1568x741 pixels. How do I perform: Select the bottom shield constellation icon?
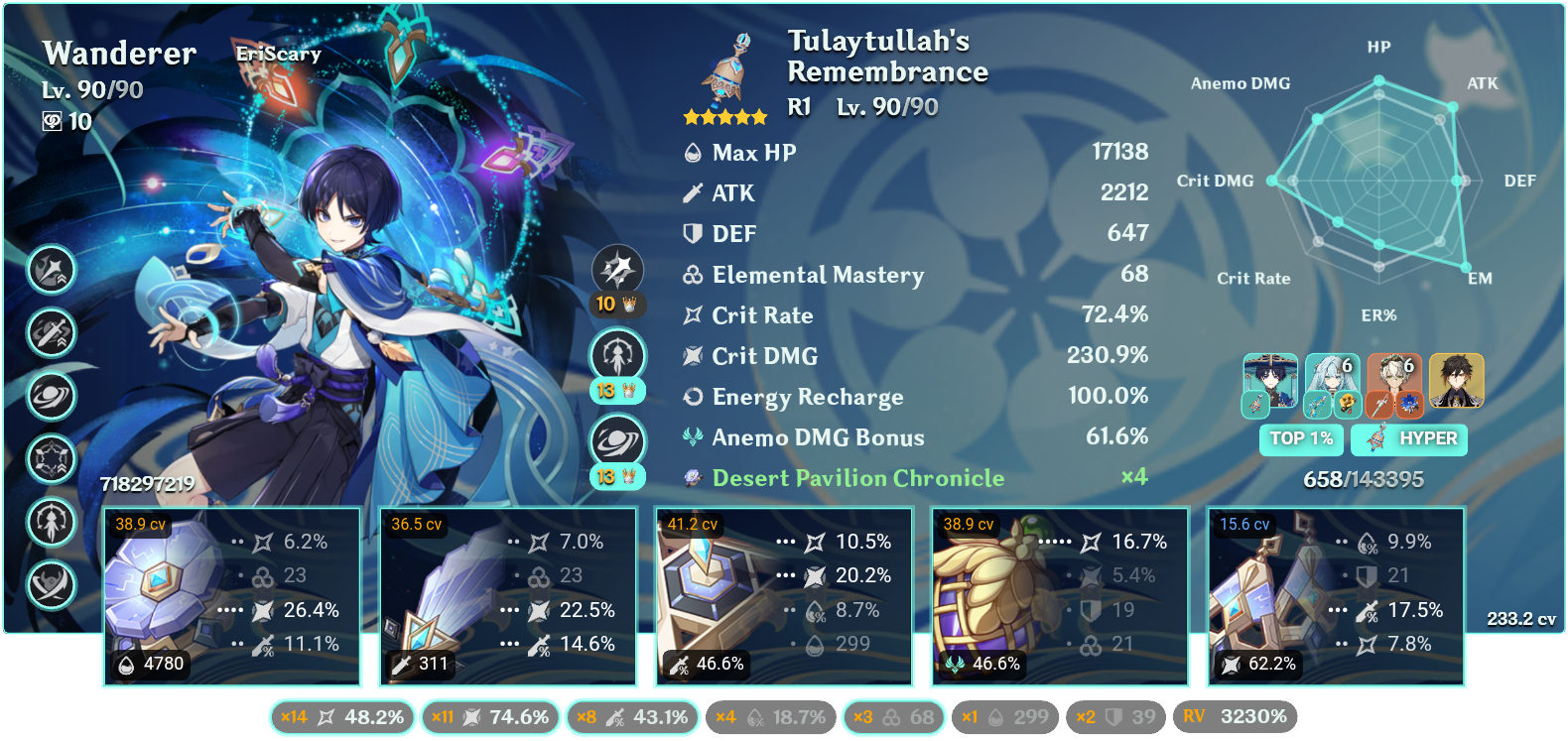click(52, 586)
